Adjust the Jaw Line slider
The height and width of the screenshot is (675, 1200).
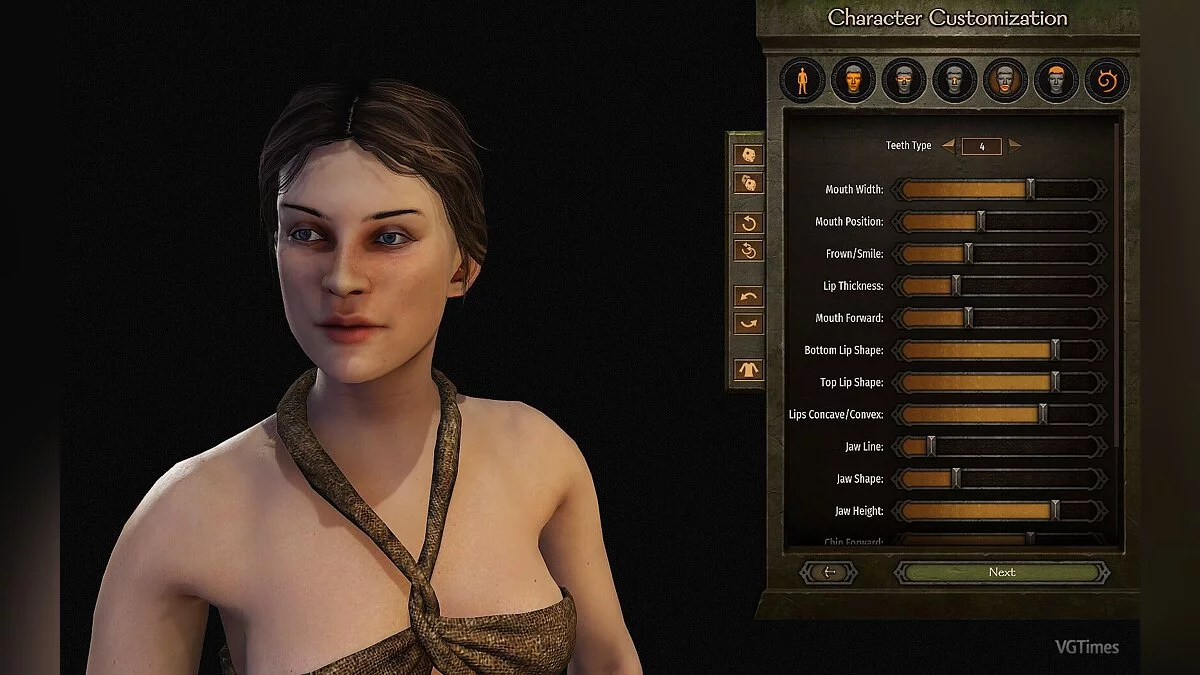point(931,447)
